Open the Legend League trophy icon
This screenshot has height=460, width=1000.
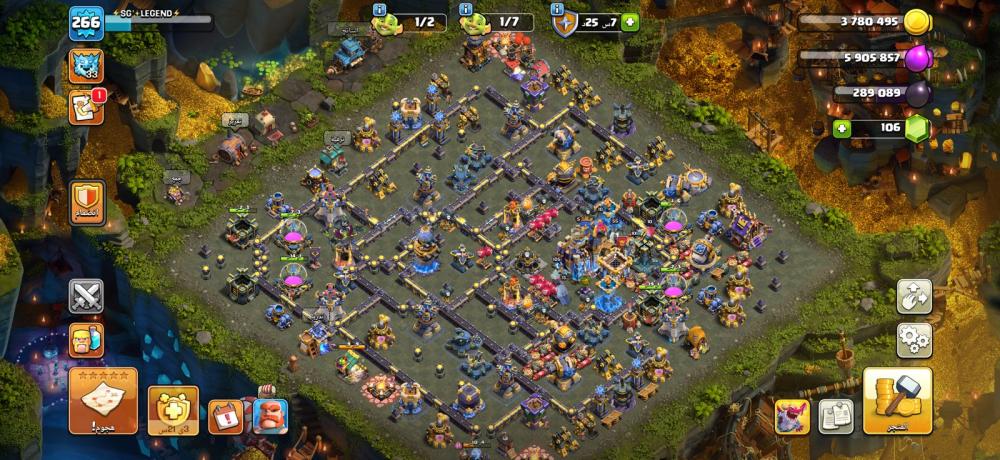click(86, 66)
